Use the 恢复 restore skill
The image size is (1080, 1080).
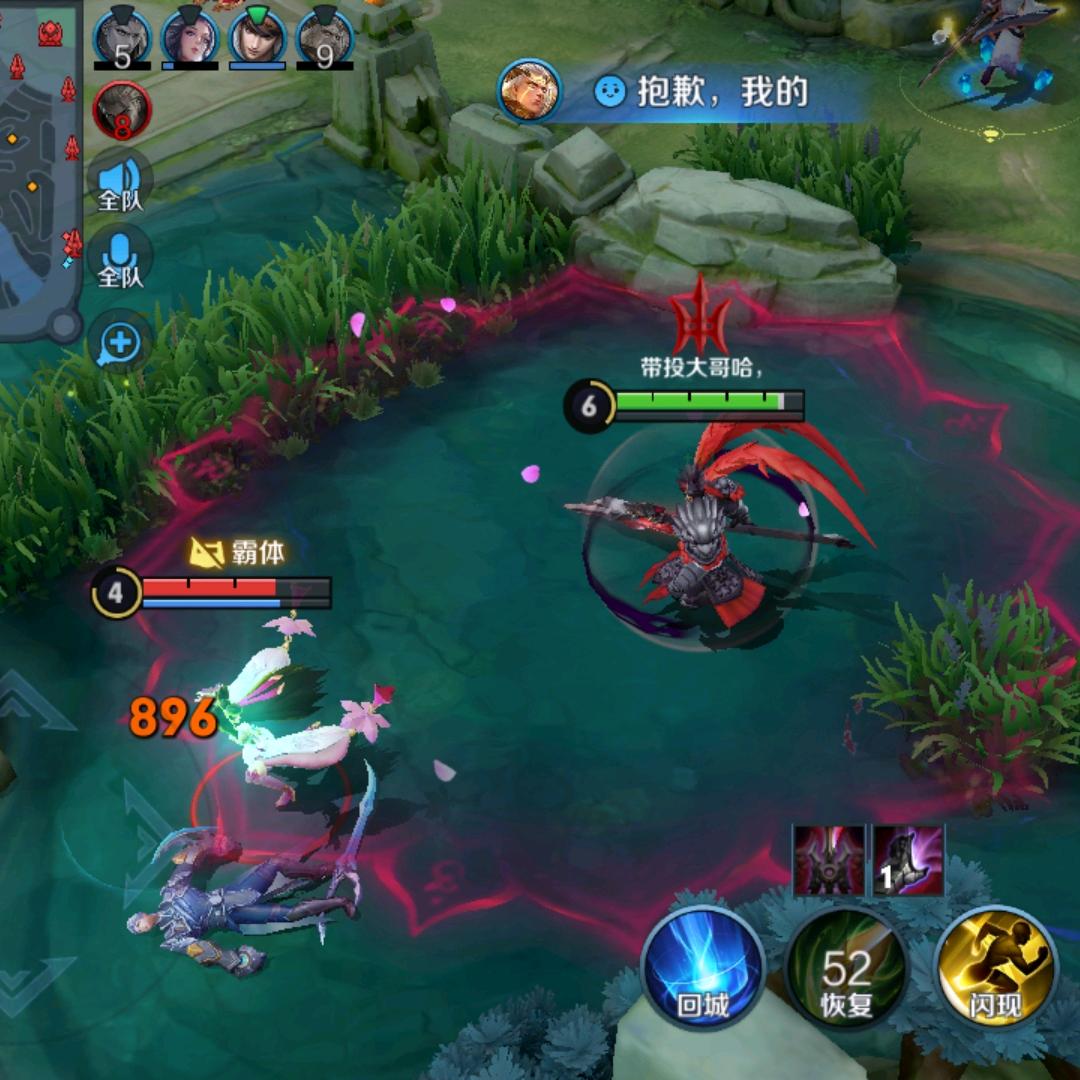[x=846, y=968]
